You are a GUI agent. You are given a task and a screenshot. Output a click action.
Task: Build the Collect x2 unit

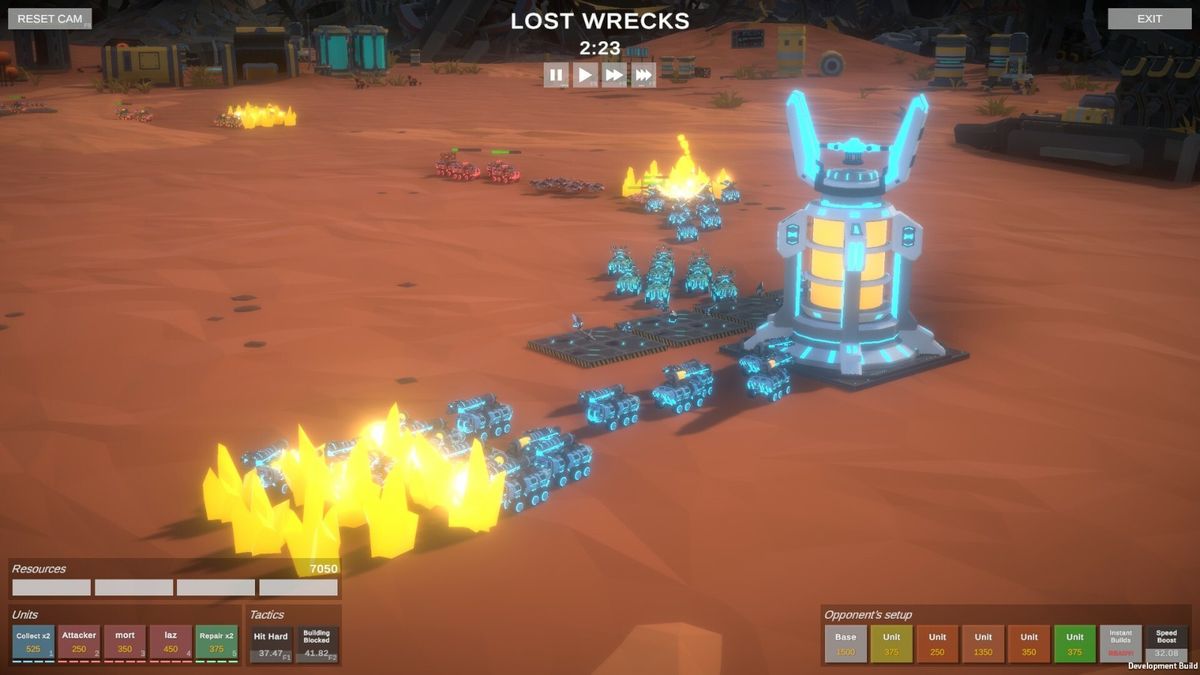[33, 643]
